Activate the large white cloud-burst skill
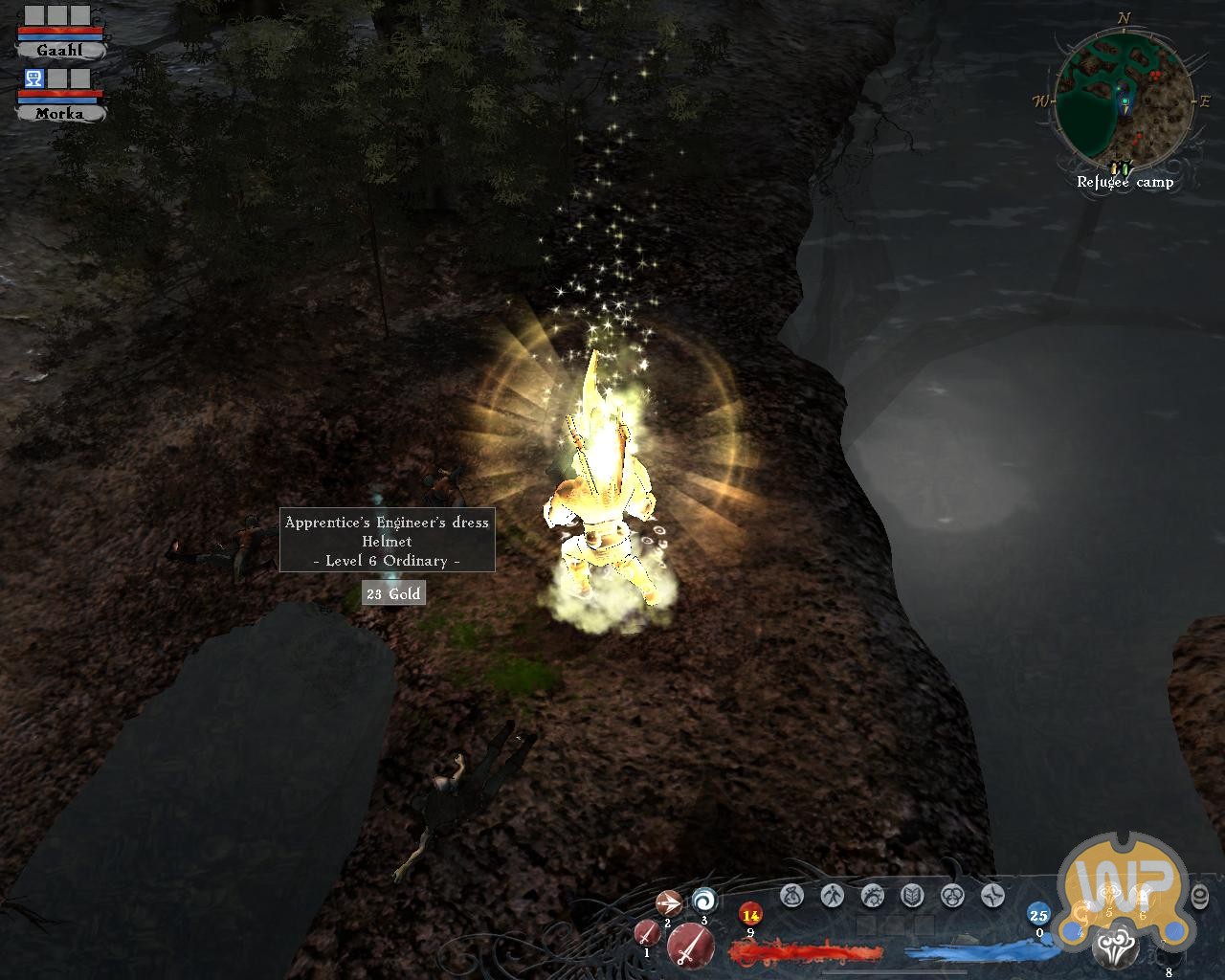Screen dimensions: 1225x980 (1116, 949)
